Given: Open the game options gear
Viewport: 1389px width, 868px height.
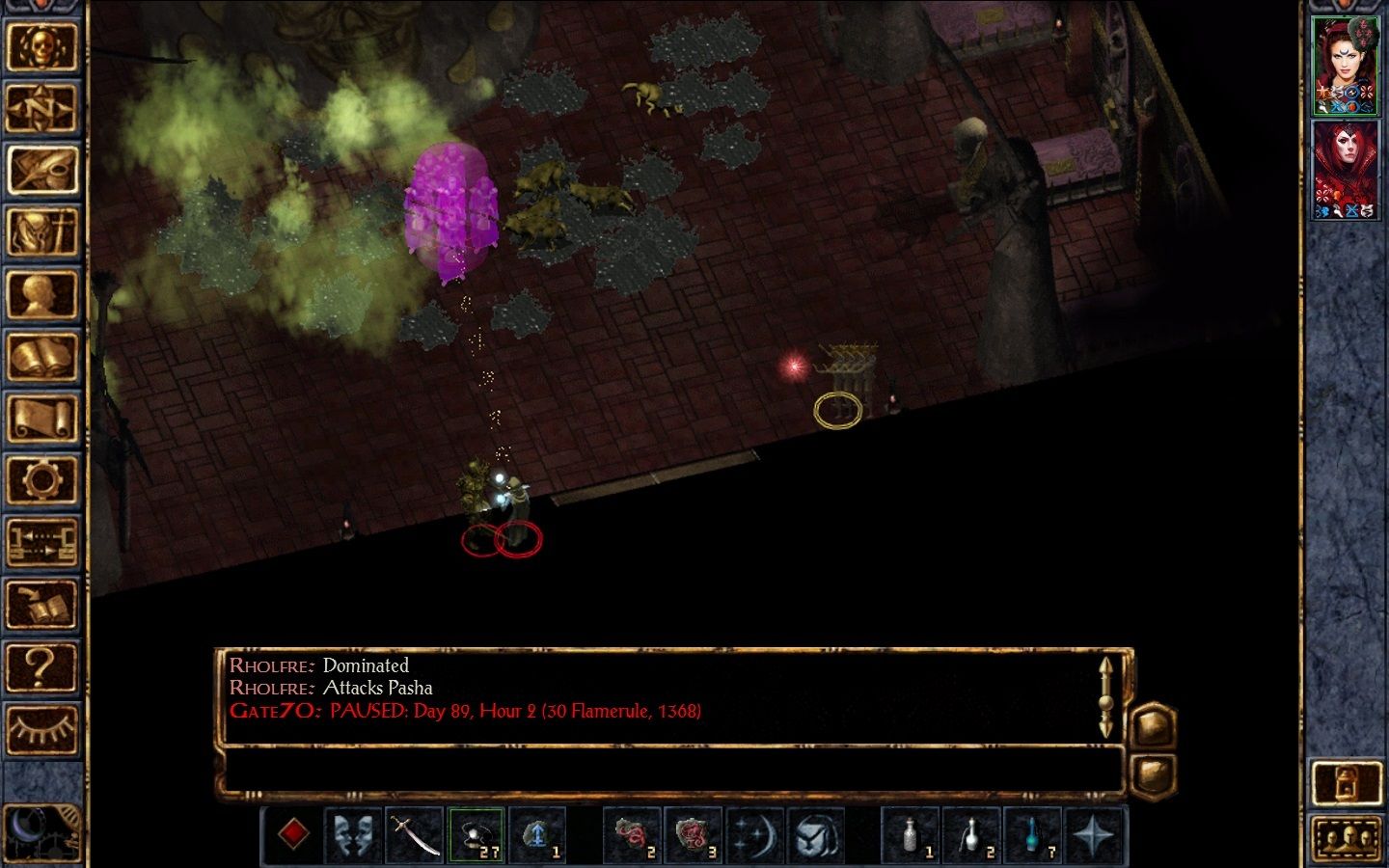Looking at the screenshot, I should [43, 477].
